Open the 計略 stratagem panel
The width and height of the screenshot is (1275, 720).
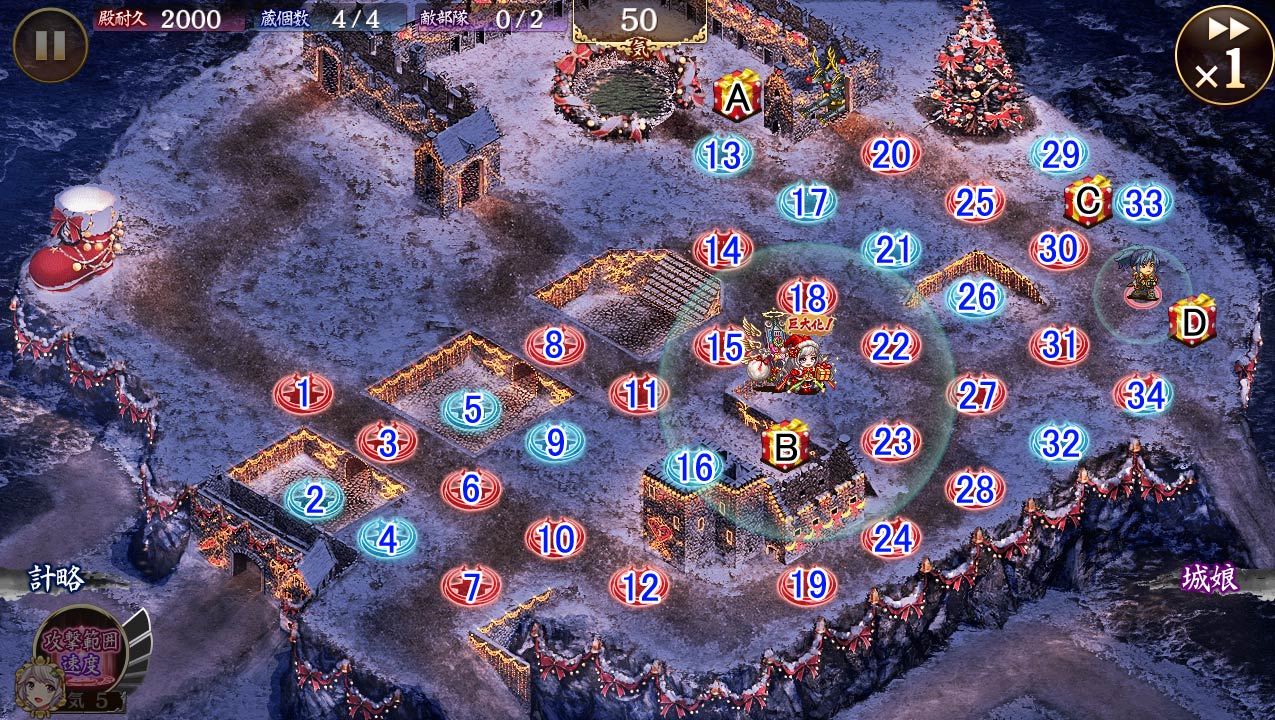pos(56,578)
